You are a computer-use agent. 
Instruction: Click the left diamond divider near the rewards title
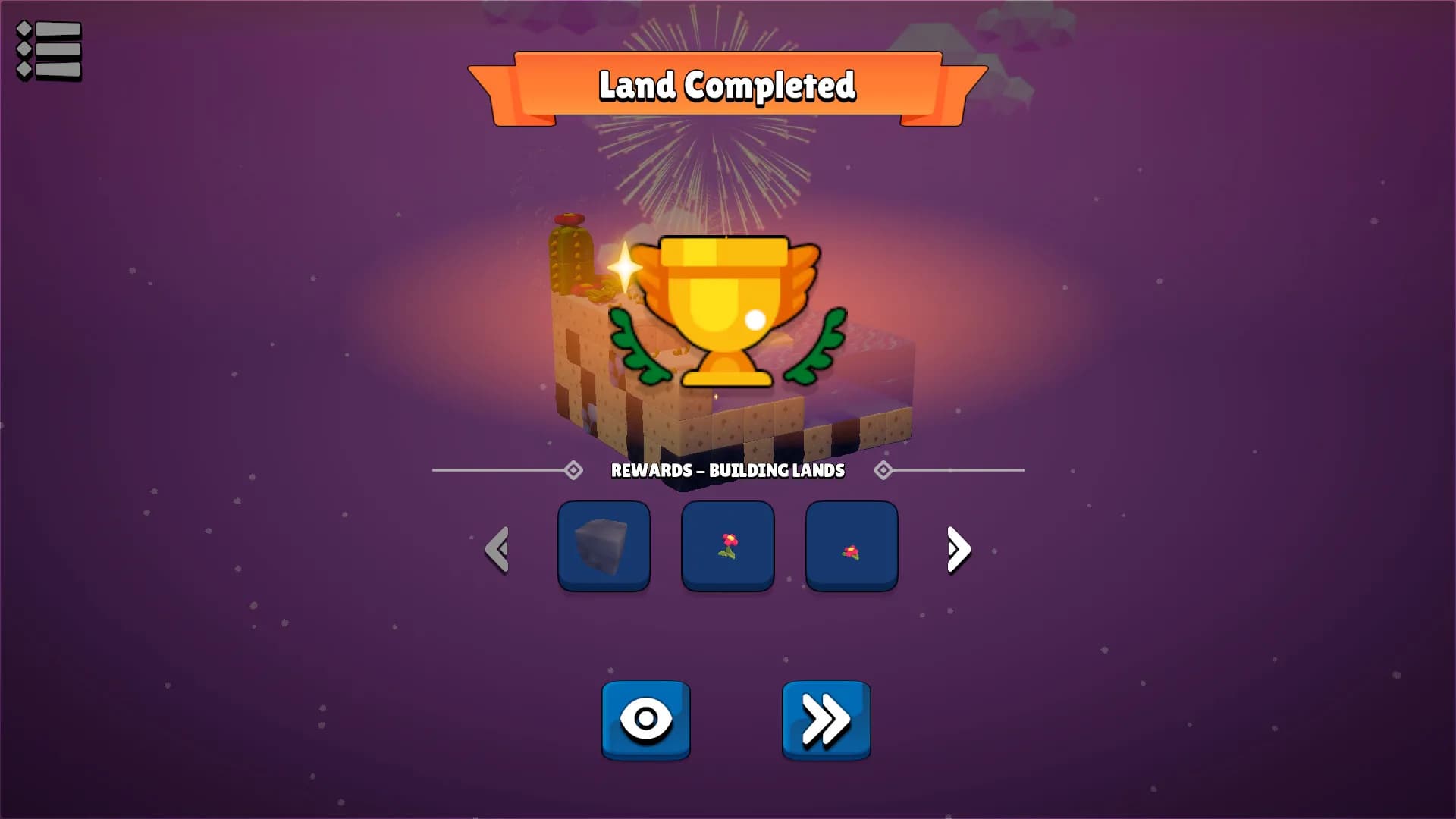point(573,471)
